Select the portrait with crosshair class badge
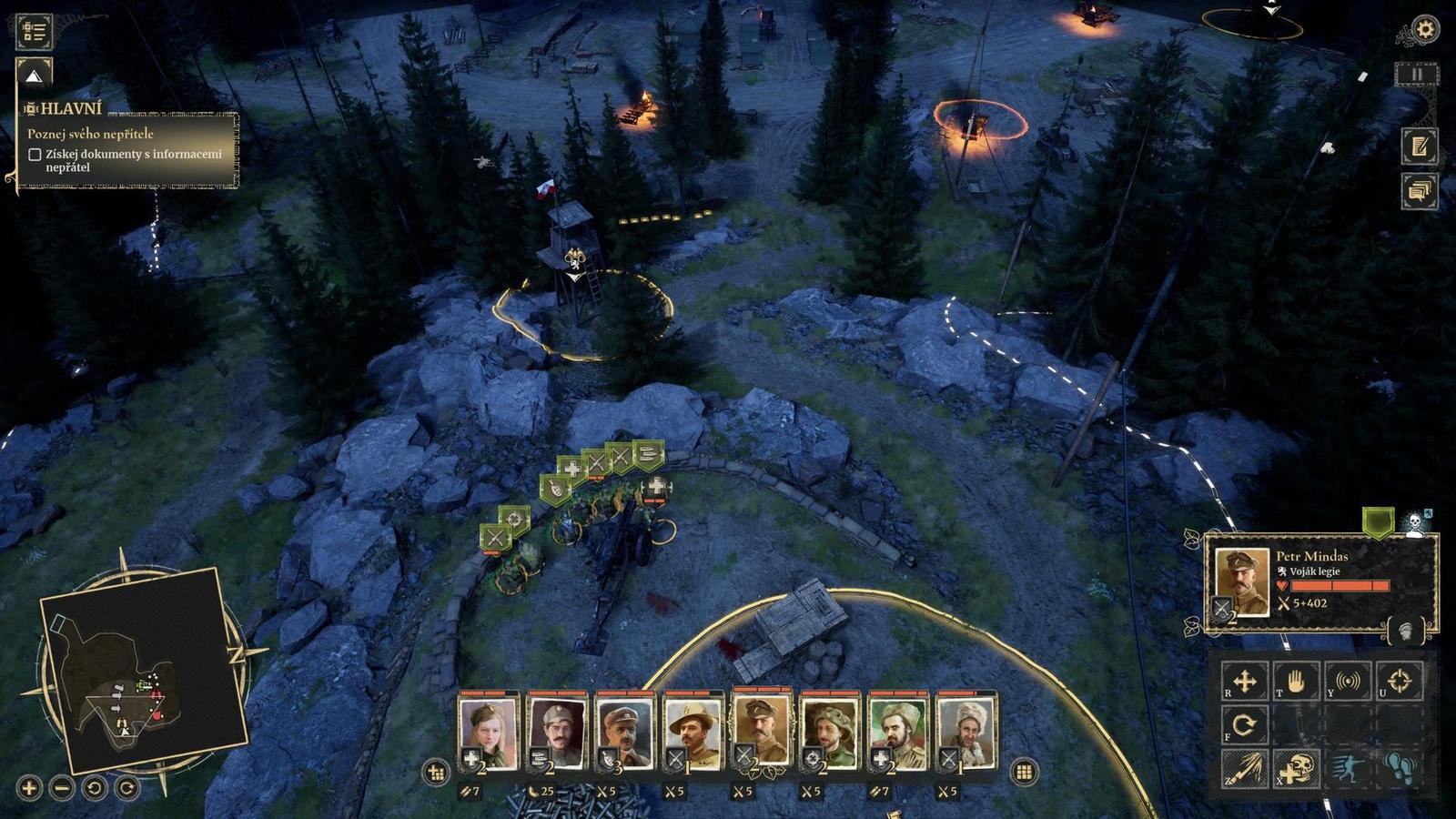 tap(830, 733)
